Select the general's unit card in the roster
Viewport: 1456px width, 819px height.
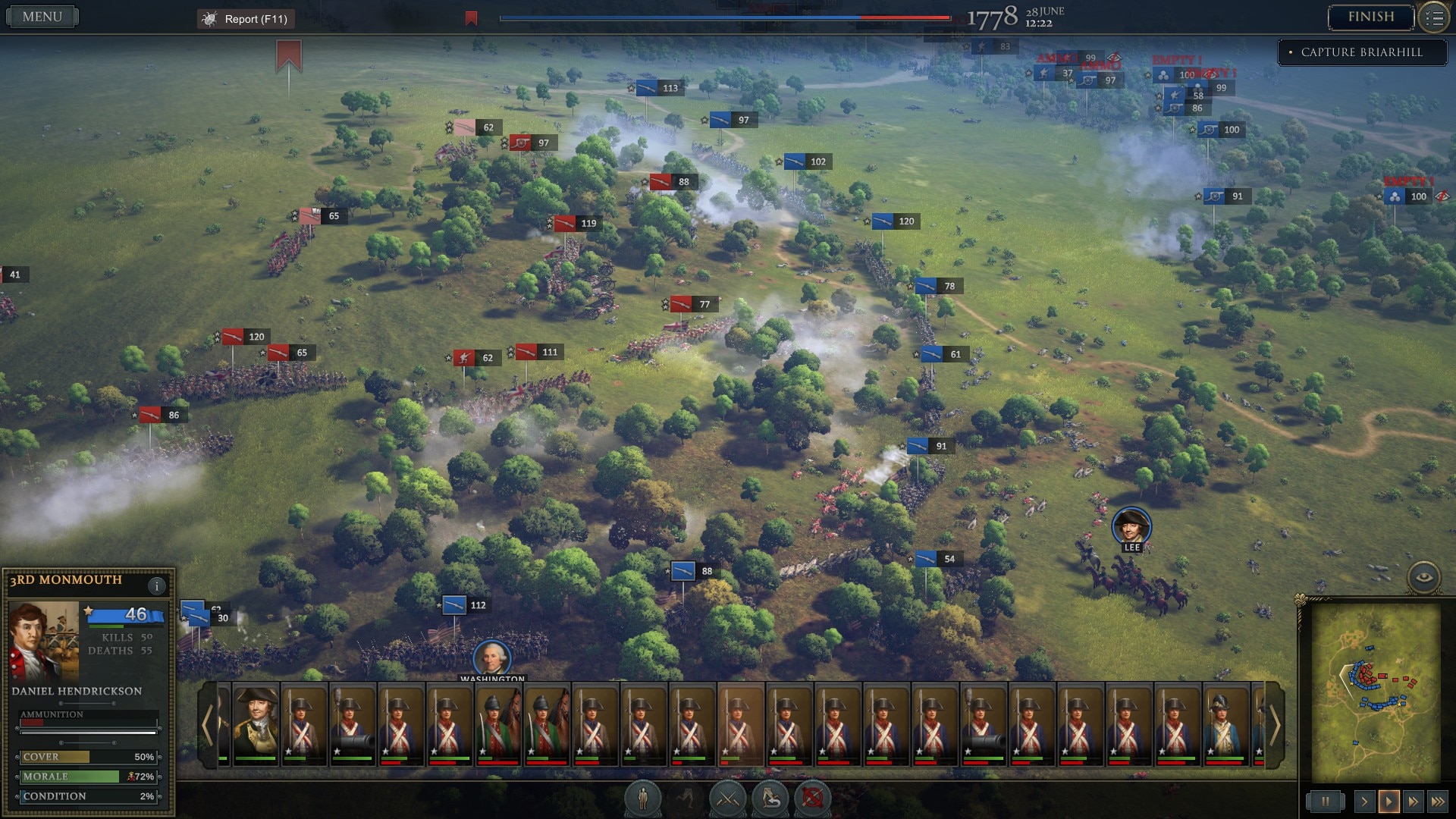256,726
